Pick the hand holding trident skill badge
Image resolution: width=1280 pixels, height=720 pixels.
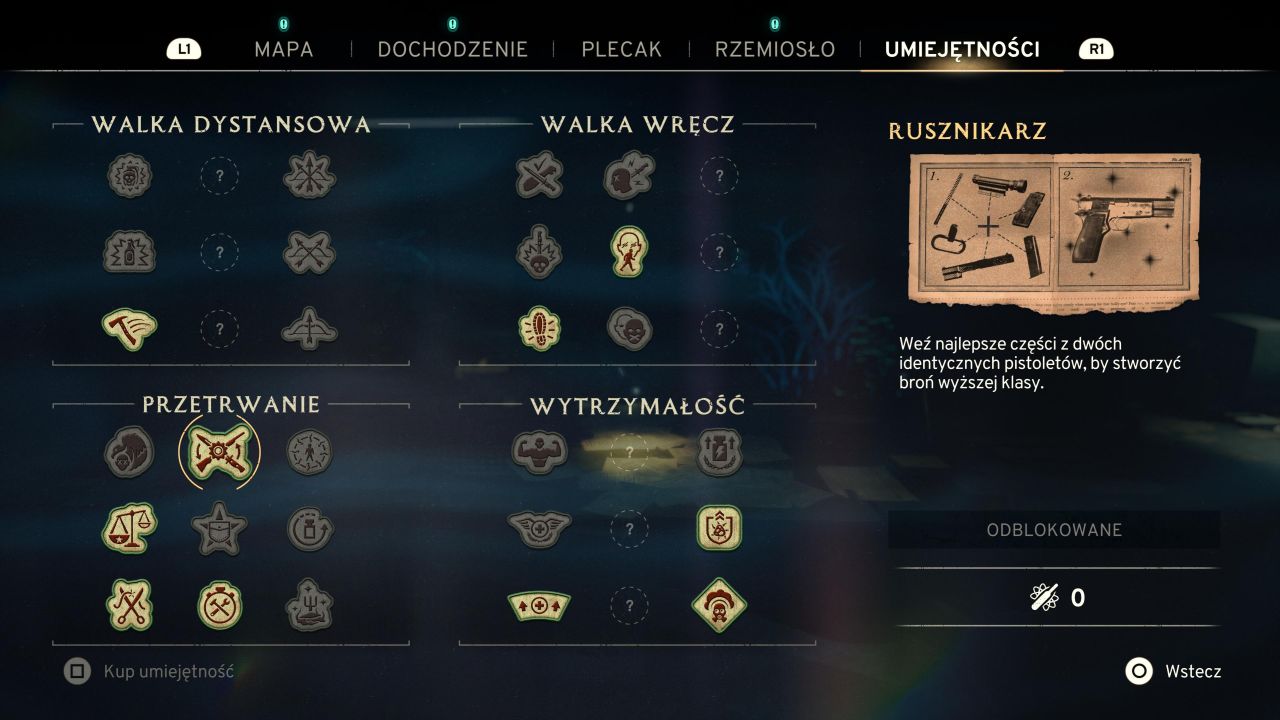309,605
